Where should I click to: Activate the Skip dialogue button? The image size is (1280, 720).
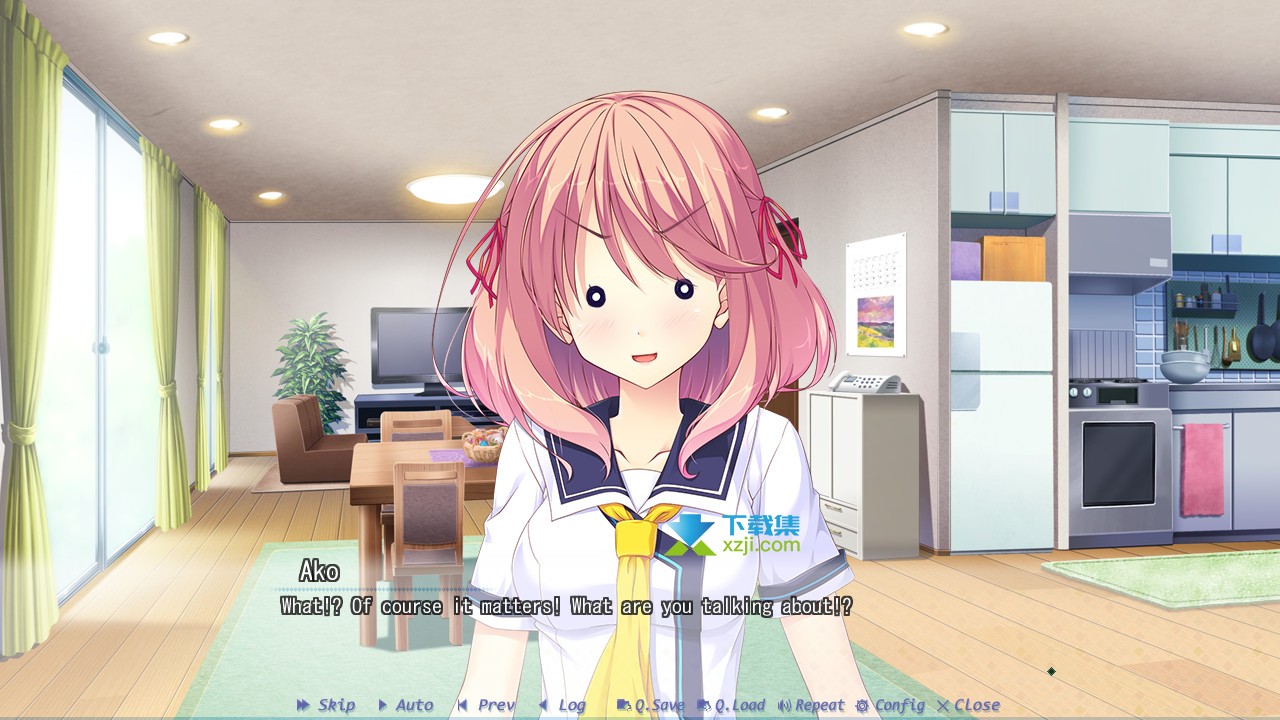(327, 705)
